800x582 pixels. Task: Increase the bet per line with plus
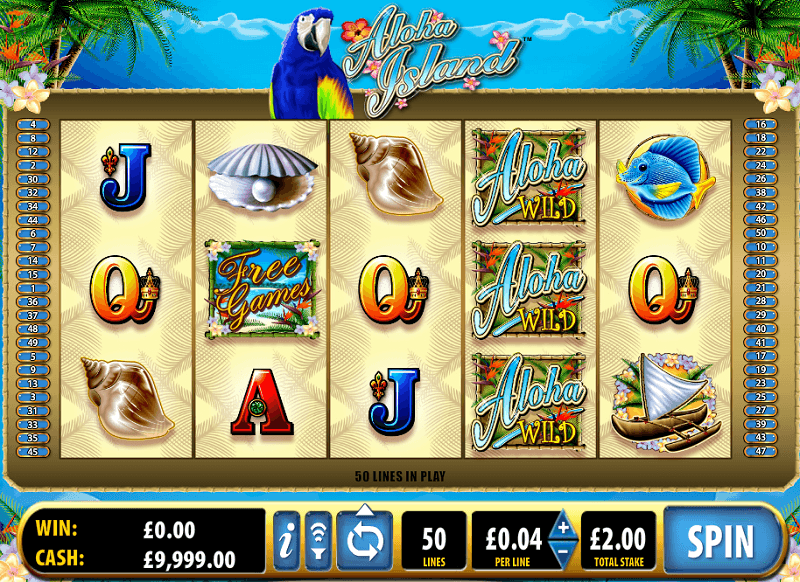click(x=562, y=527)
